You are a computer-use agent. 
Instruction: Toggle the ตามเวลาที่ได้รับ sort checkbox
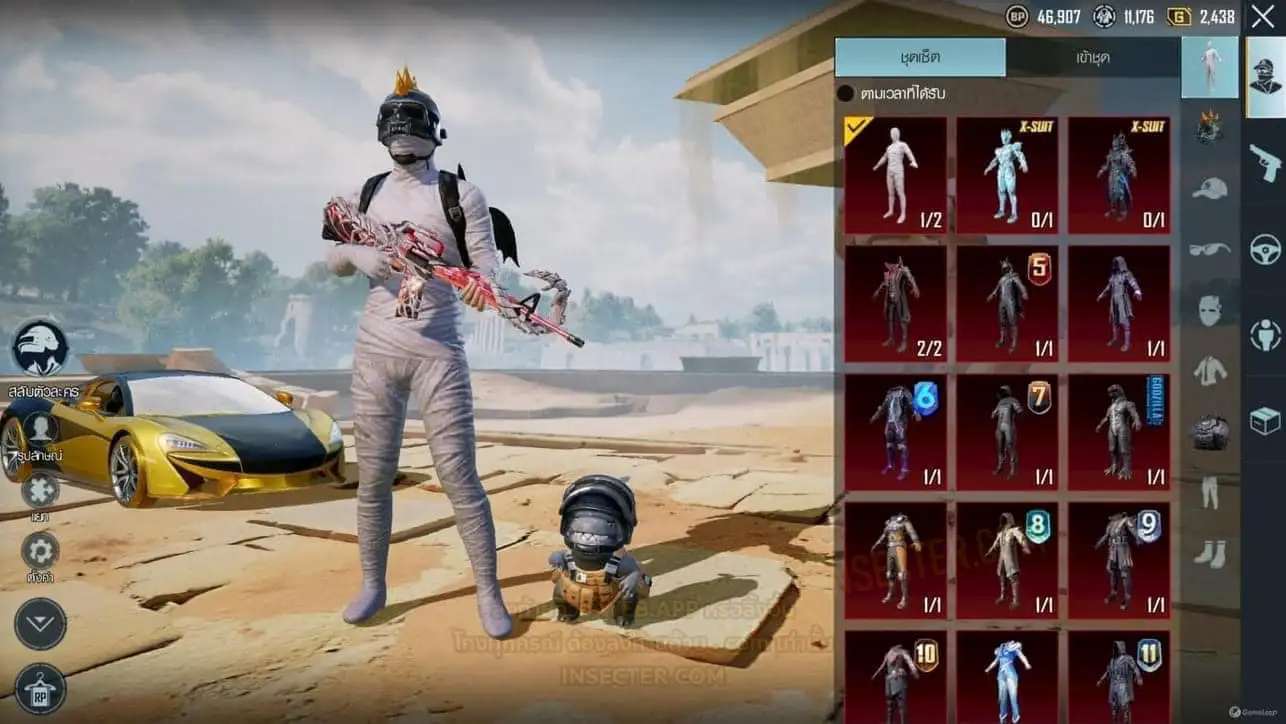pos(846,94)
